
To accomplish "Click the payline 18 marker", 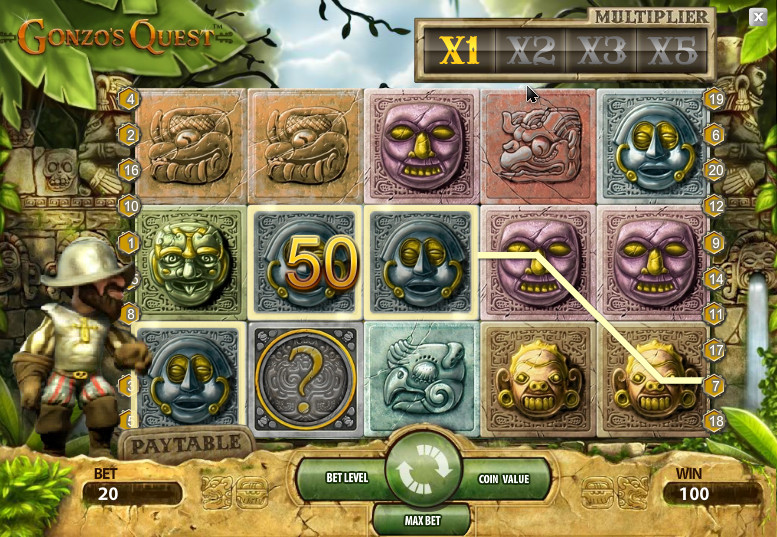I will [x=714, y=421].
